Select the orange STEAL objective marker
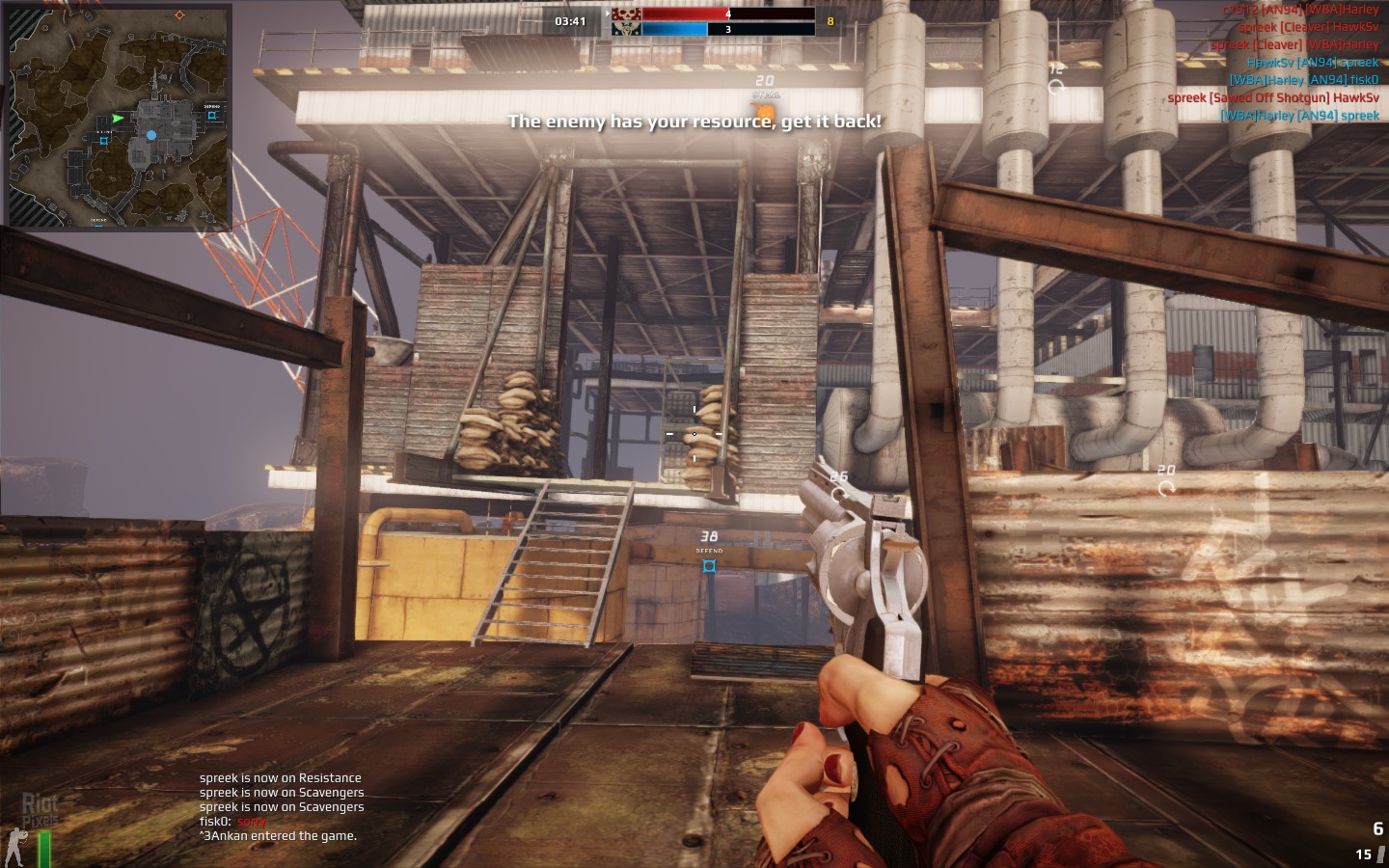The height and width of the screenshot is (868, 1389). [765, 113]
